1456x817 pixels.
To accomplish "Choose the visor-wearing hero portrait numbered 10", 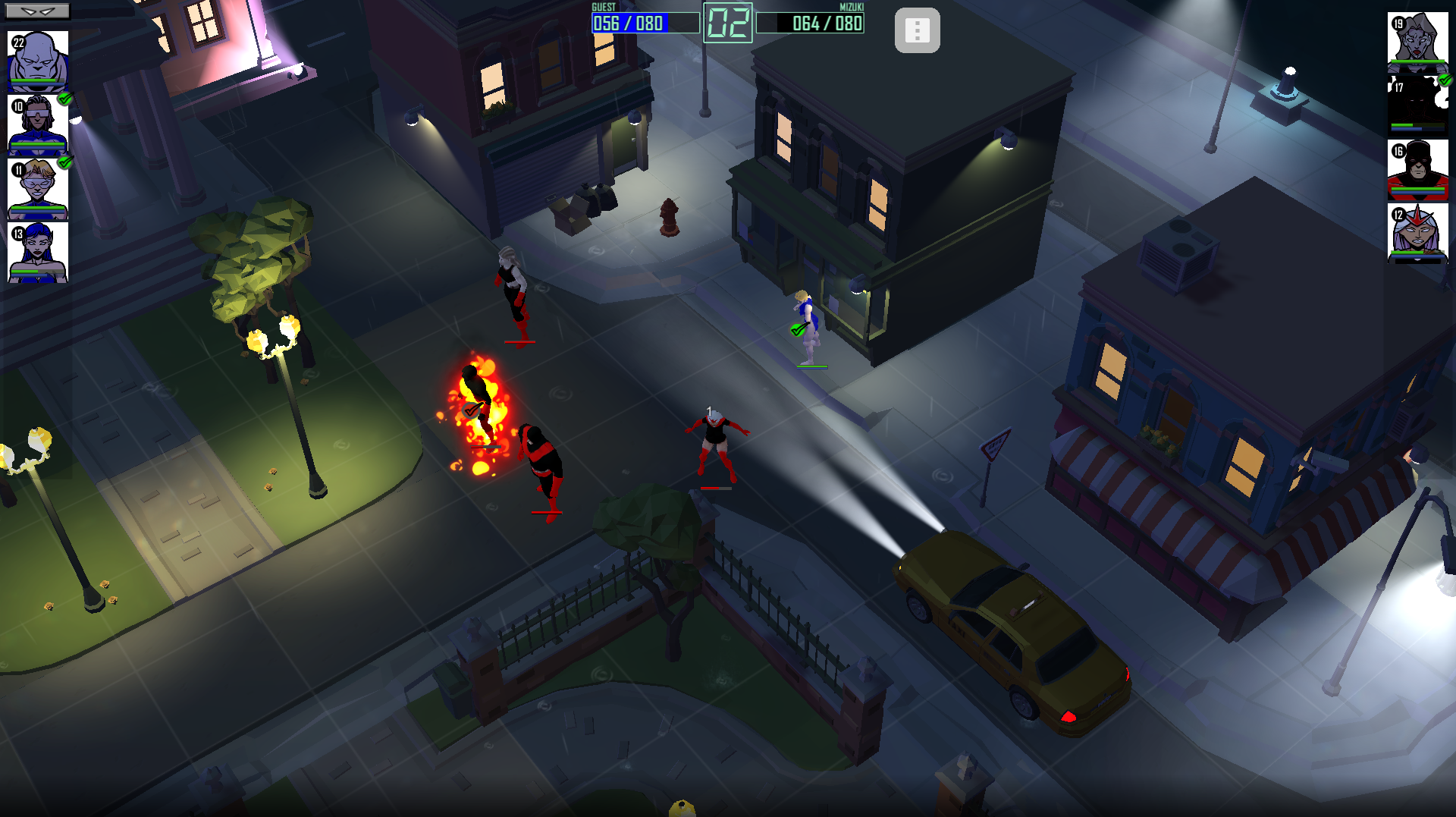I will (x=38, y=124).
